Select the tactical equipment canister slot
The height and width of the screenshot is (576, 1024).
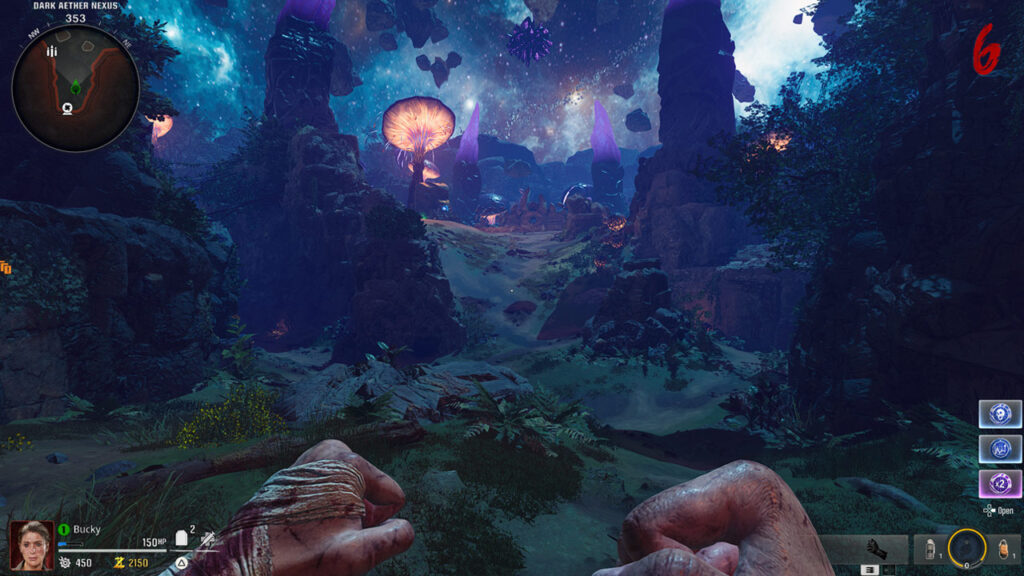928,549
